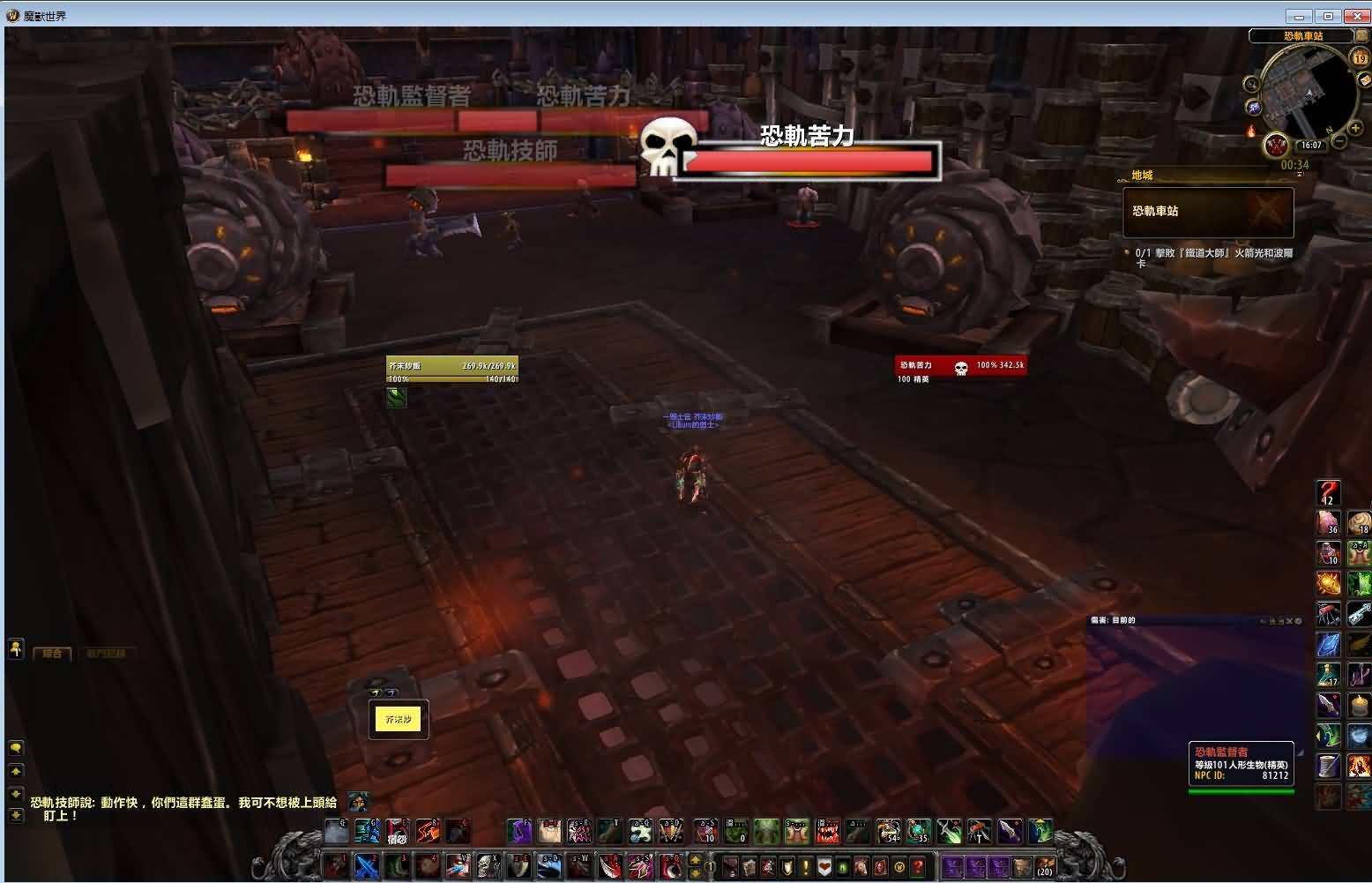Open the mail envelope icon by minimap

point(1364,79)
